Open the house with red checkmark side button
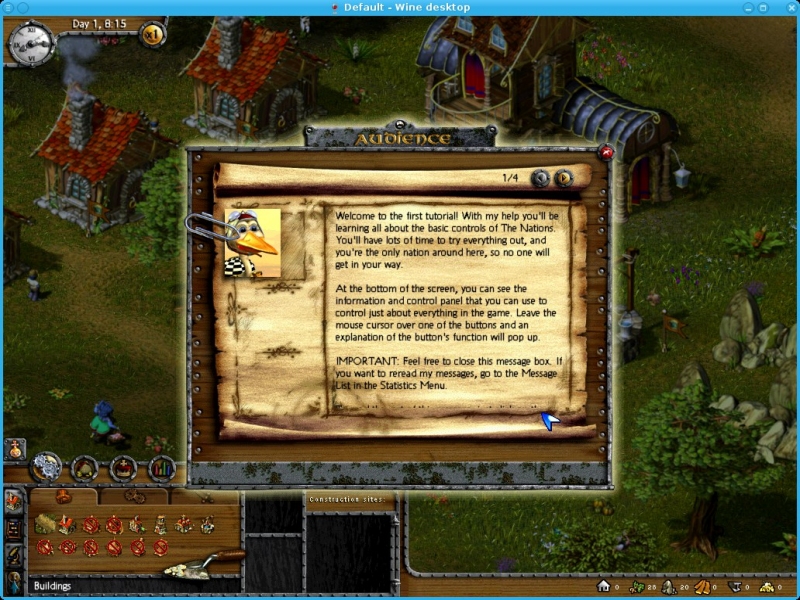Image resolution: width=800 pixels, height=600 pixels. coord(14,501)
